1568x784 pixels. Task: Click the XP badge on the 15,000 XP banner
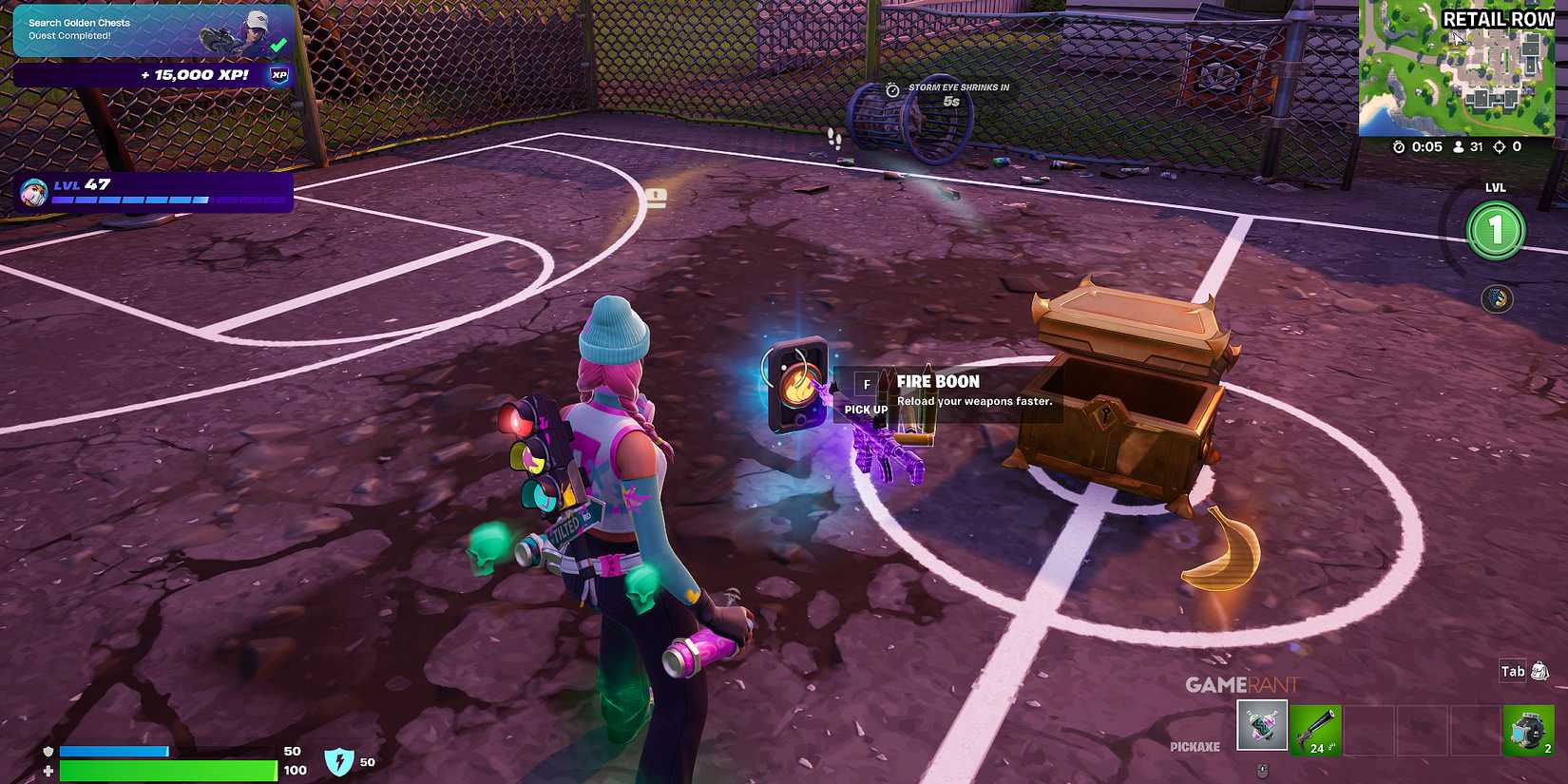(276, 74)
